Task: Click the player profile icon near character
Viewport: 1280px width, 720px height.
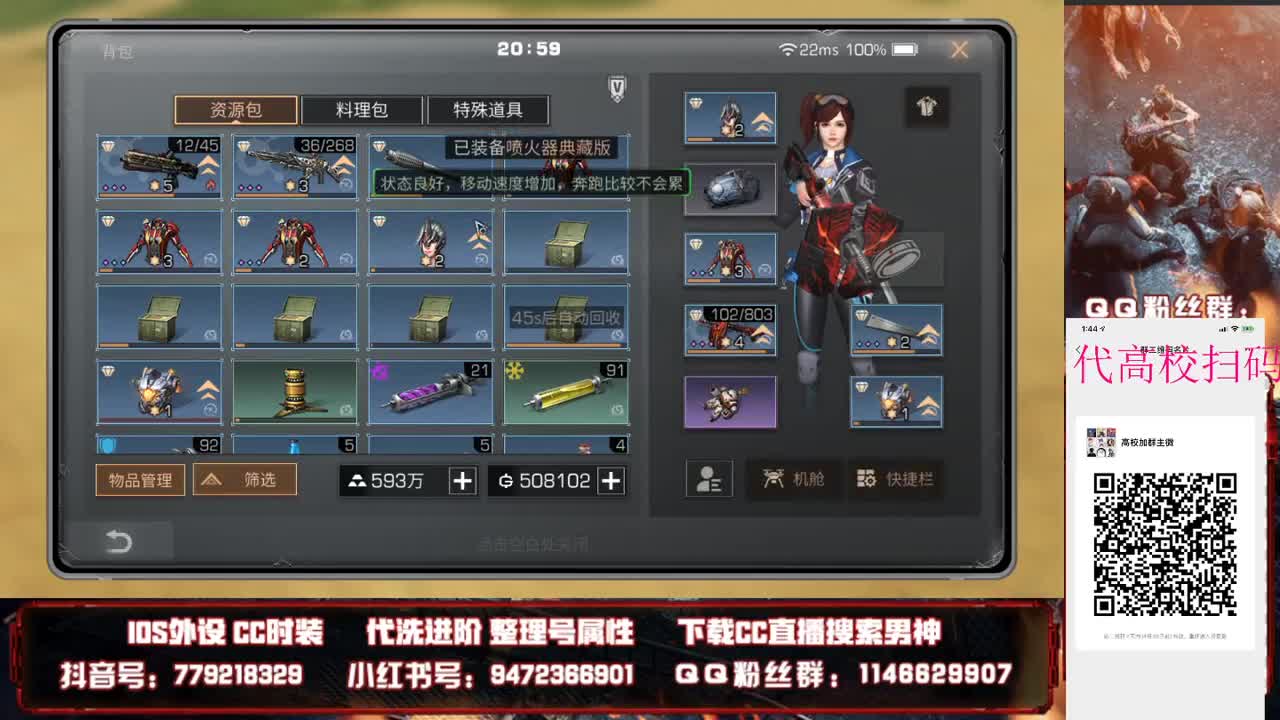Action: pos(708,478)
